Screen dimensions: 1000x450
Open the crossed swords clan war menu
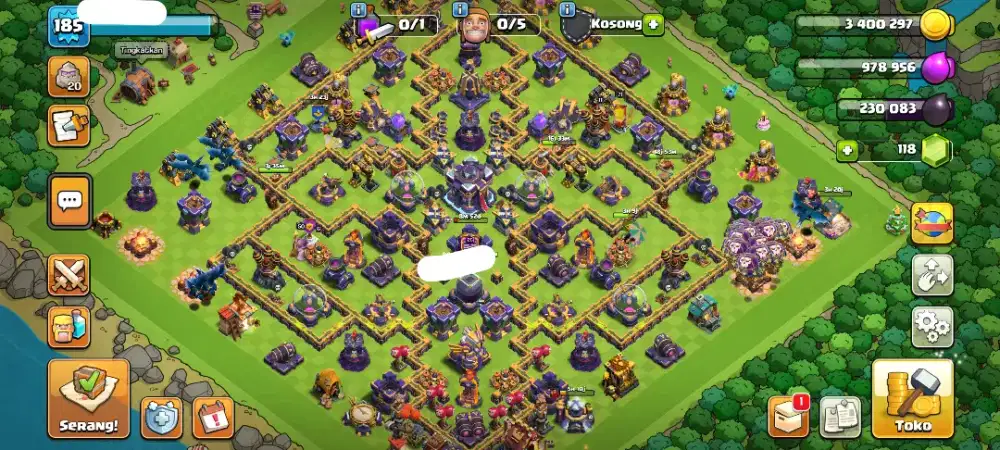coord(69,275)
